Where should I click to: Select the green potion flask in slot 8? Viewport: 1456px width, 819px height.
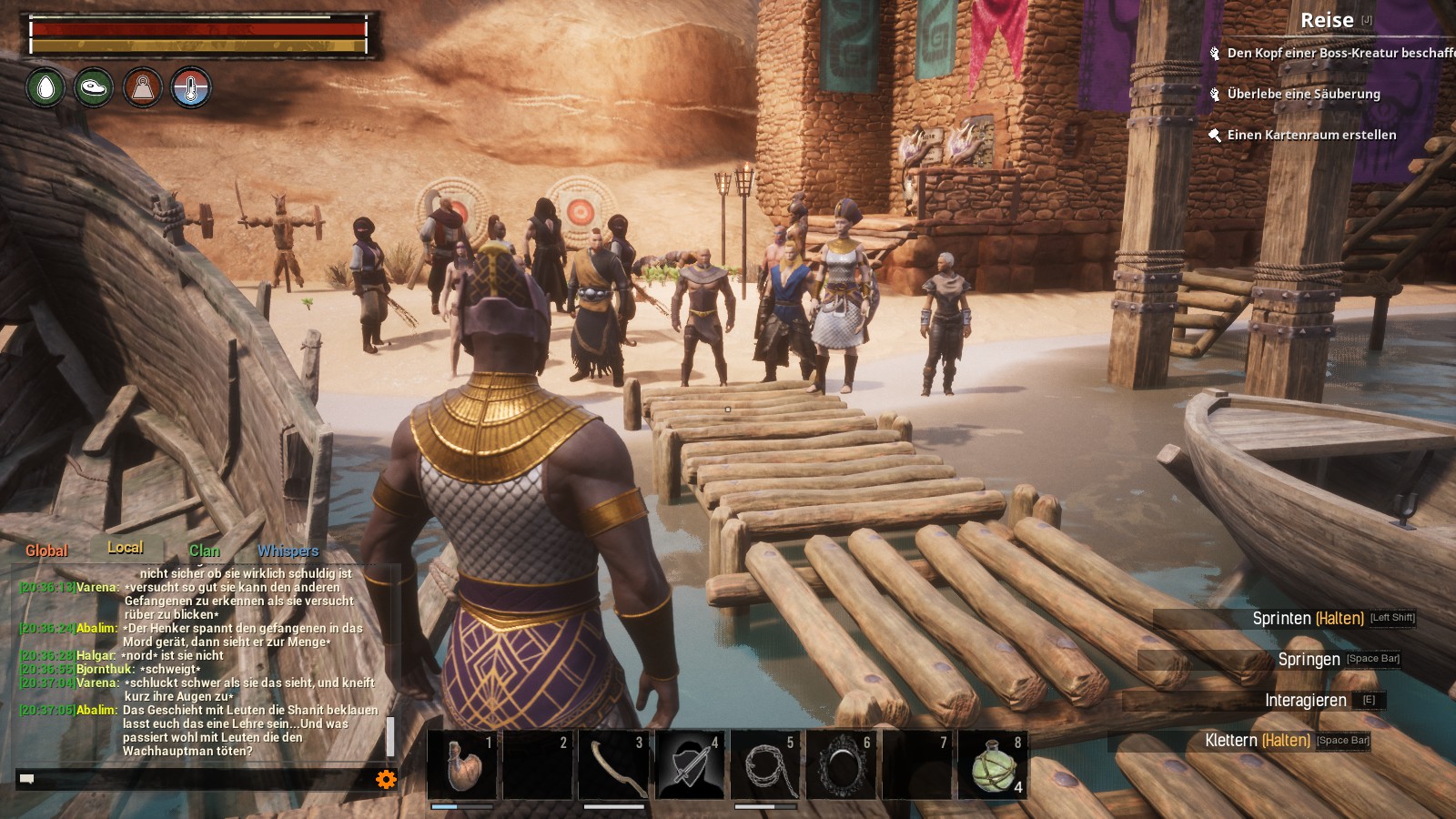click(x=993, y=764)
